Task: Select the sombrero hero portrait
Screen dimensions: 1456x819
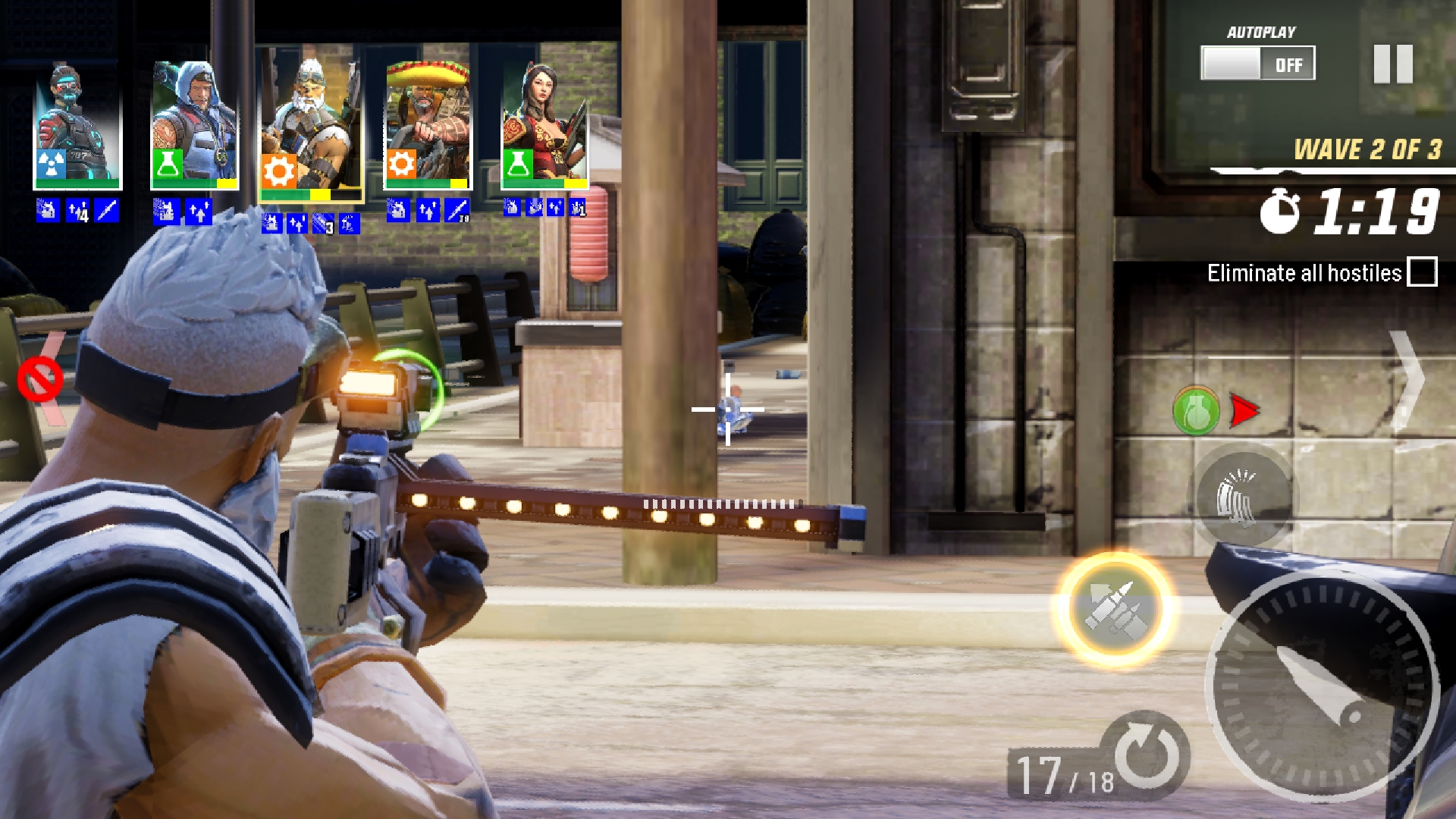Action: [428, 127]
